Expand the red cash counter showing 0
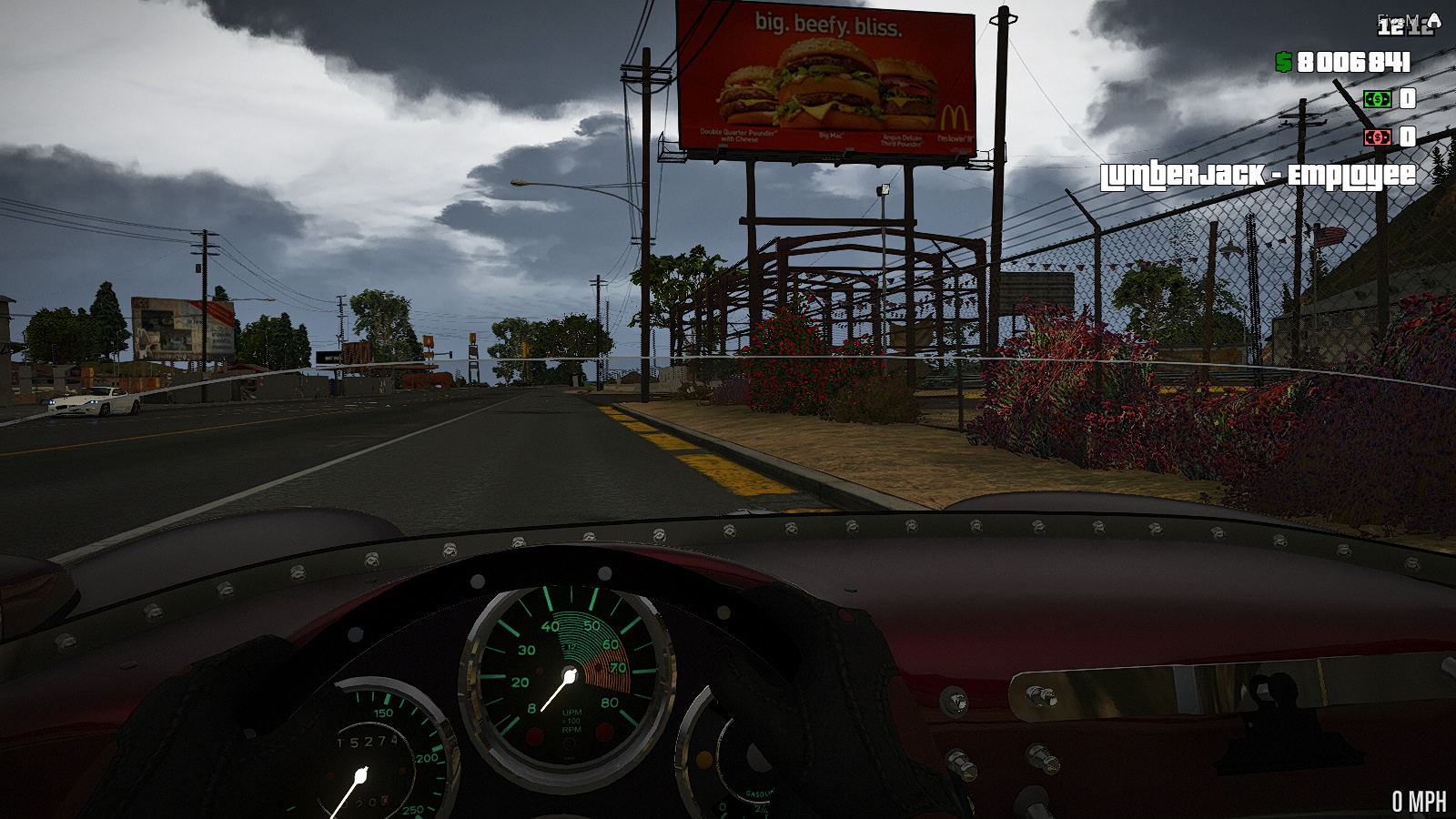The width and height of the screenshot is (1456, 819). (1408, 136)
